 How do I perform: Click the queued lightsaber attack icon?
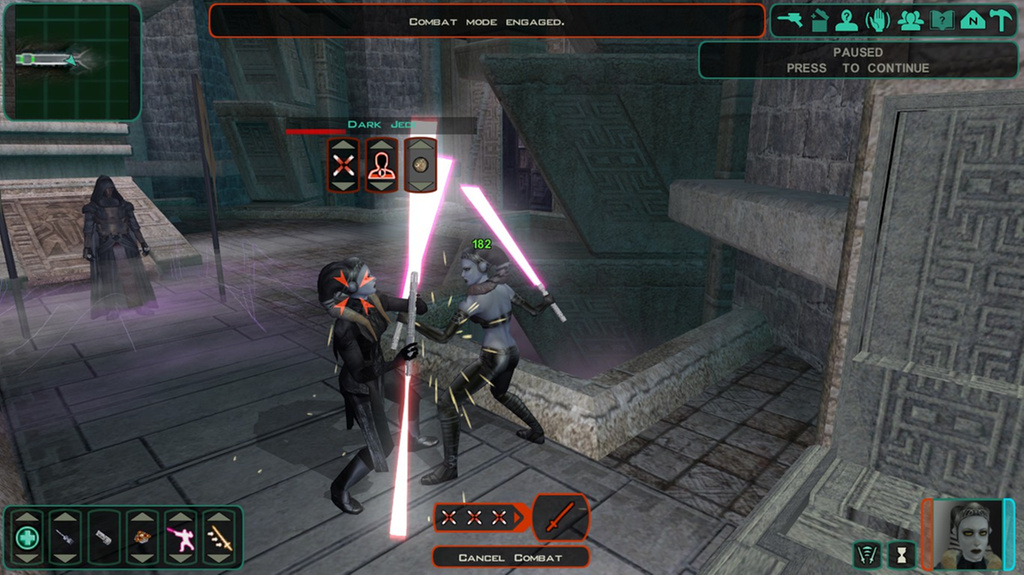click(x=561, y=517)
